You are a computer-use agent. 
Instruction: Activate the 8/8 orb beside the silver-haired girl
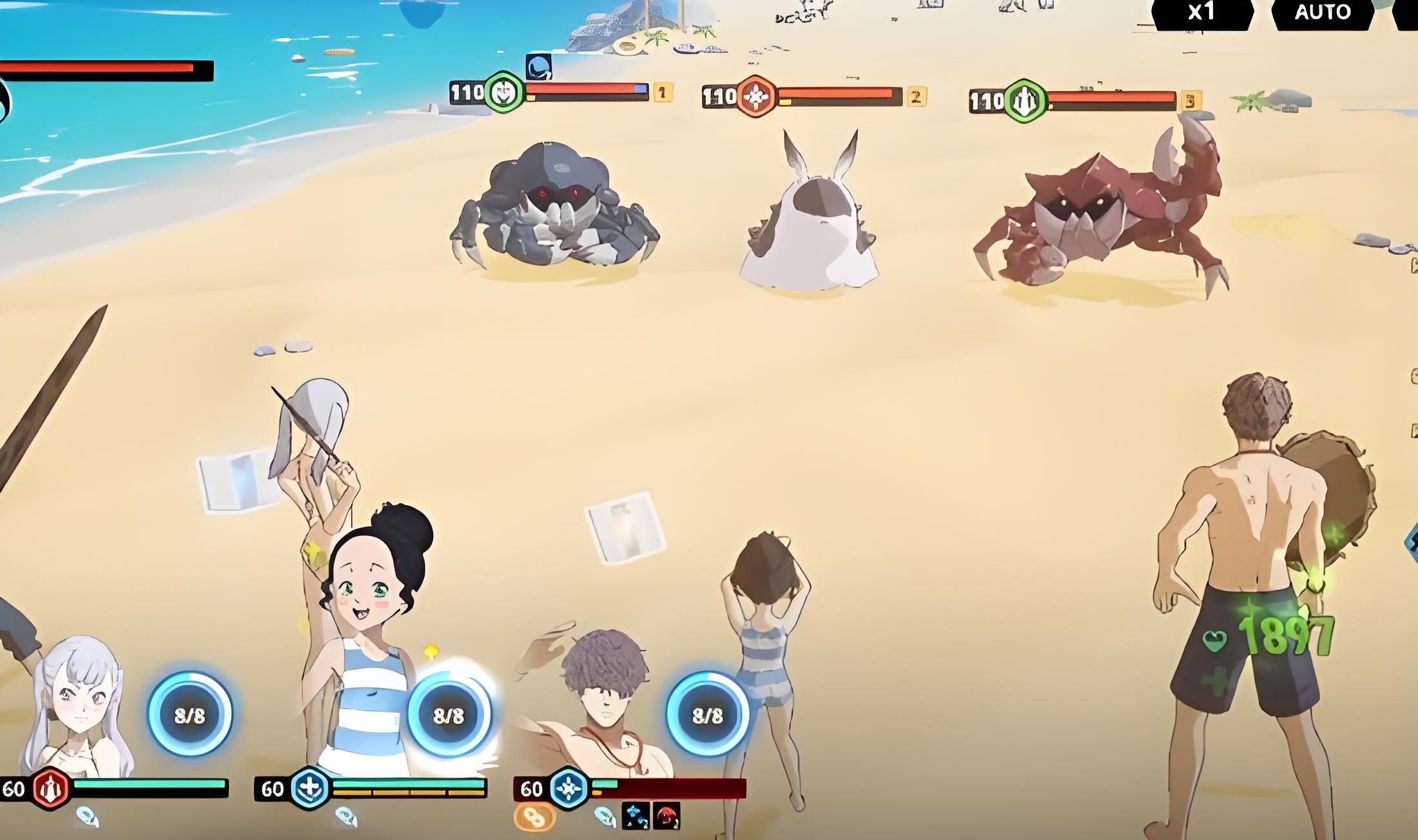pyautogui.click(x=189, y=715)
